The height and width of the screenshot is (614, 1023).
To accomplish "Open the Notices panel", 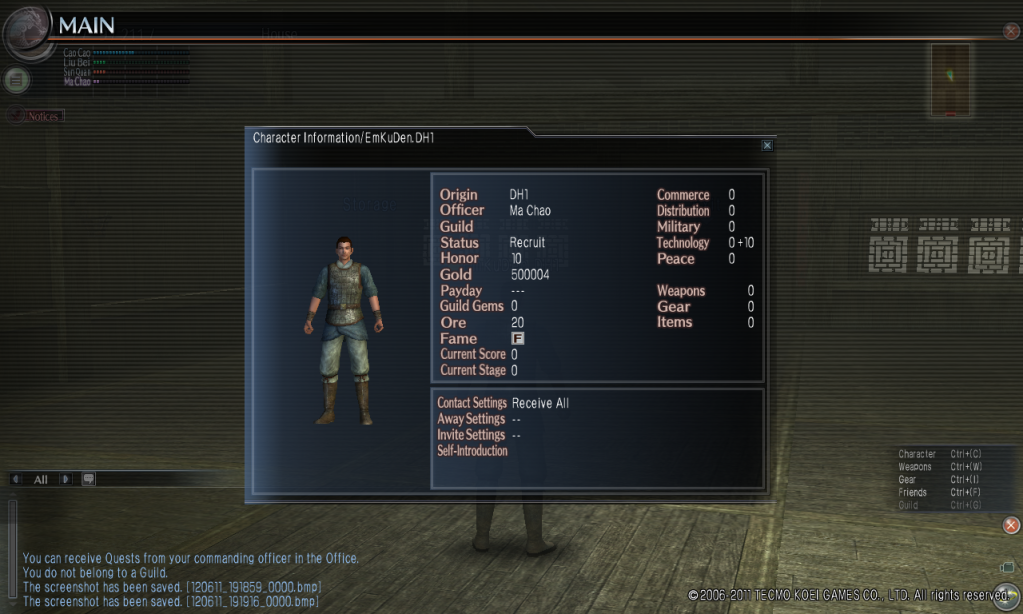I will pyautogui.click(x=38, y=116).
